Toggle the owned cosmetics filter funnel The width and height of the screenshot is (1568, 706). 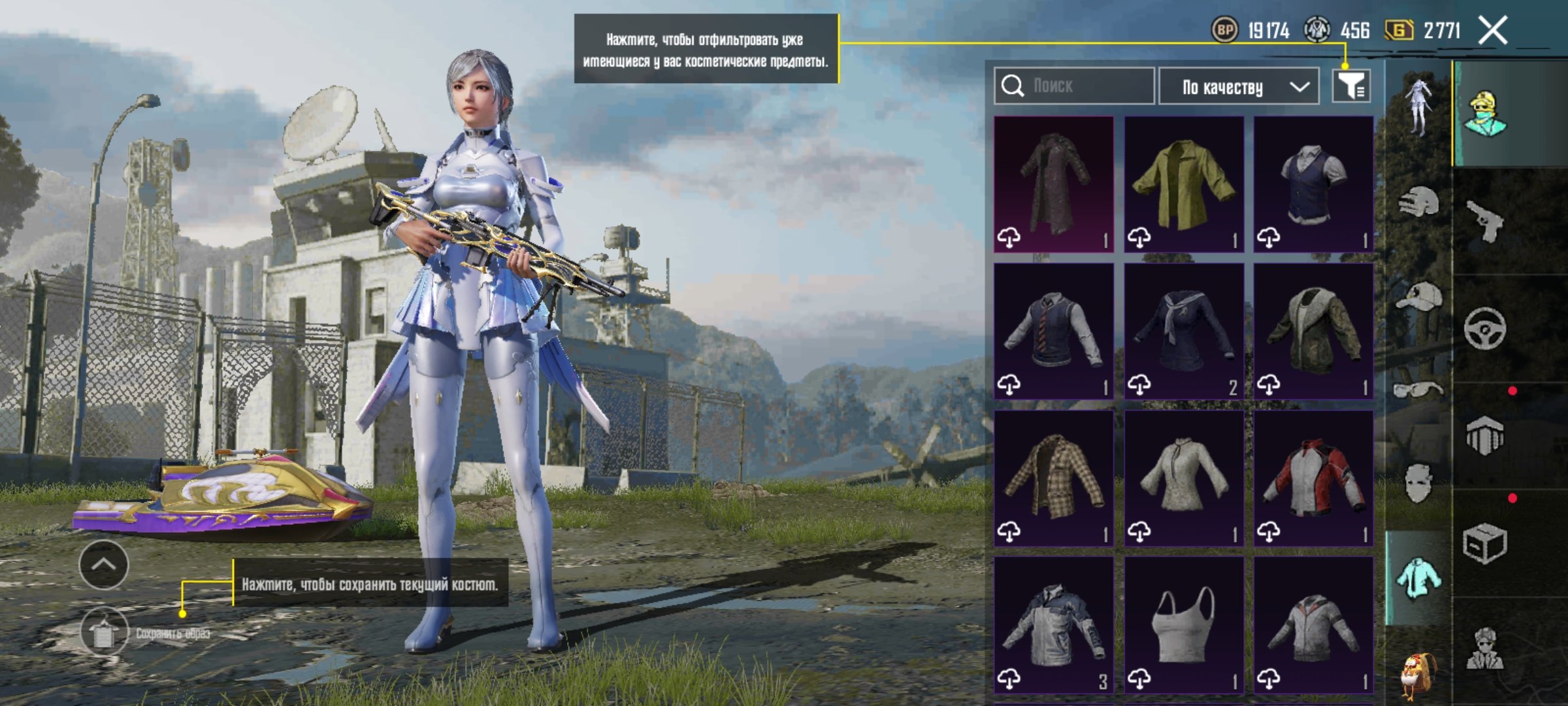pyautogui.click(x=1351, y=86)
